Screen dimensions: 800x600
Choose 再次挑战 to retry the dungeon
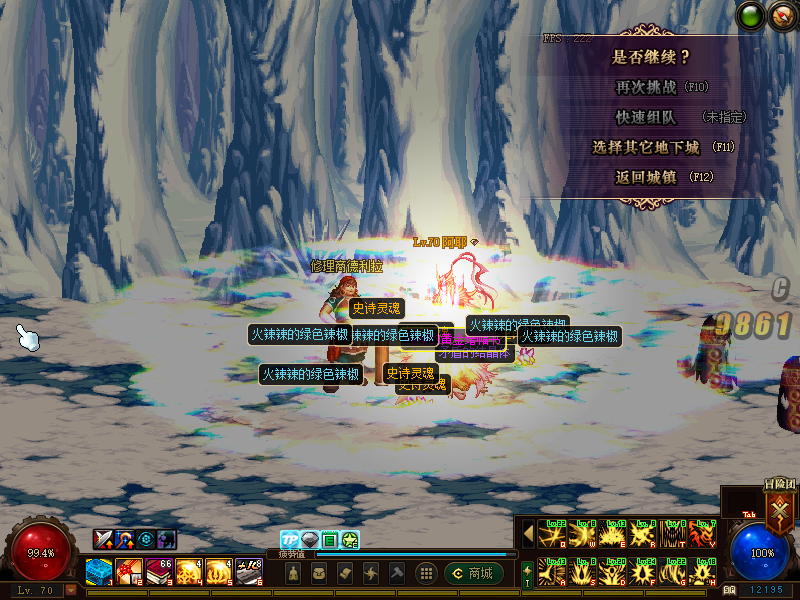650,87
